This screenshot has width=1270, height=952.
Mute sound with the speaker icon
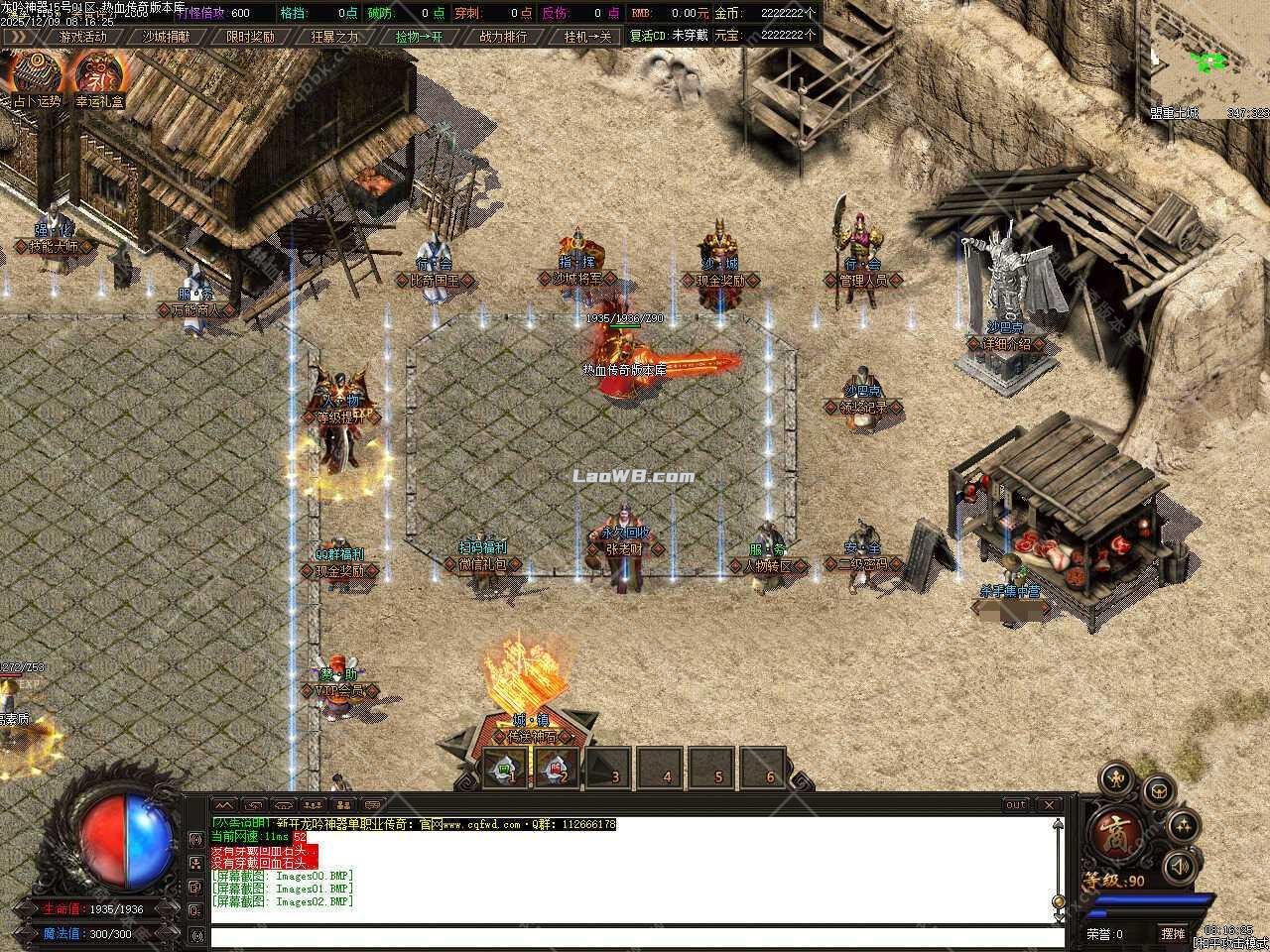pos(1180,866)
